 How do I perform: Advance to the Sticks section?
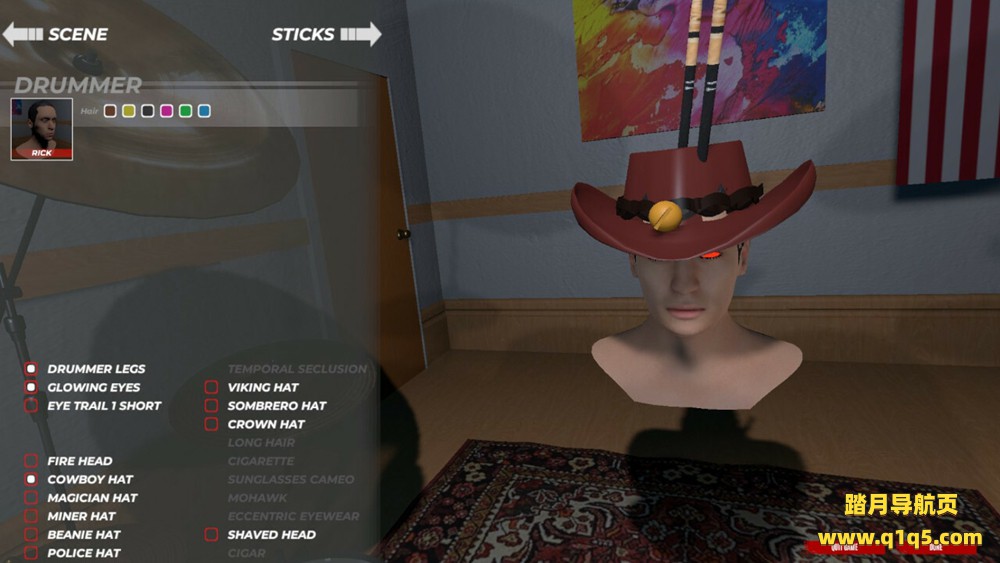tap(326, 34)
